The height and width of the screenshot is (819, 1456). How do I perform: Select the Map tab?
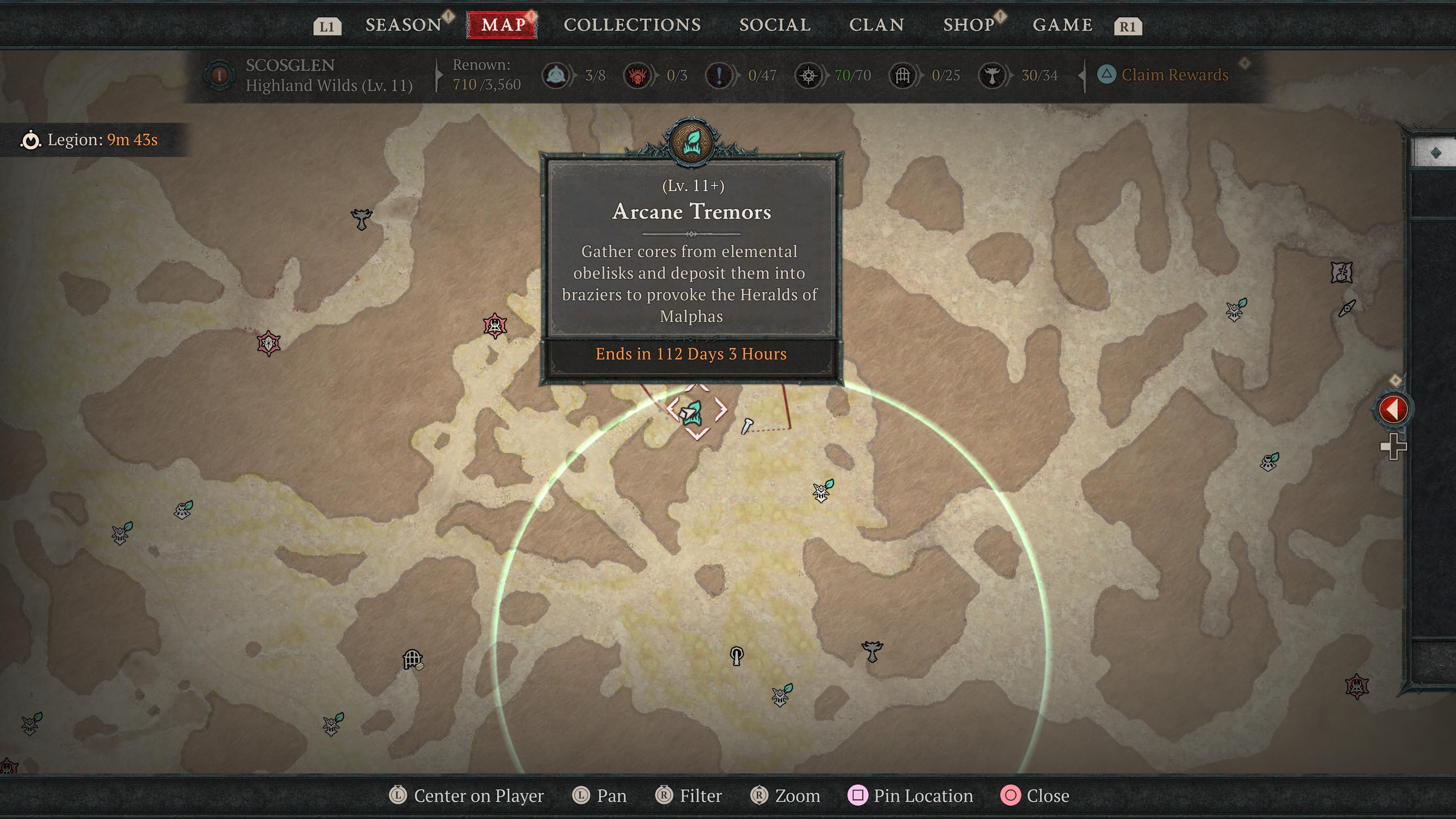click(x=502, y=25)
